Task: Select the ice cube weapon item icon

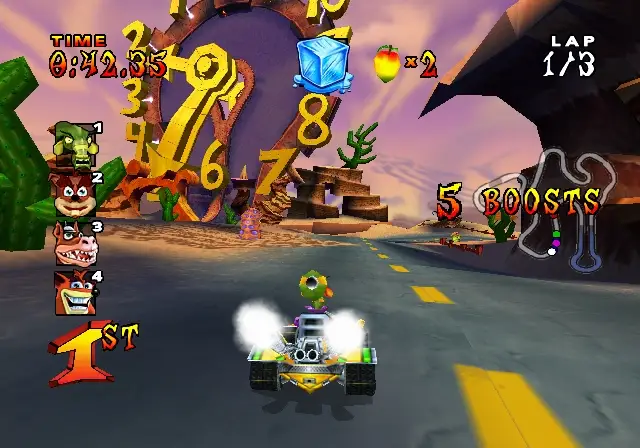Action: 324,62
